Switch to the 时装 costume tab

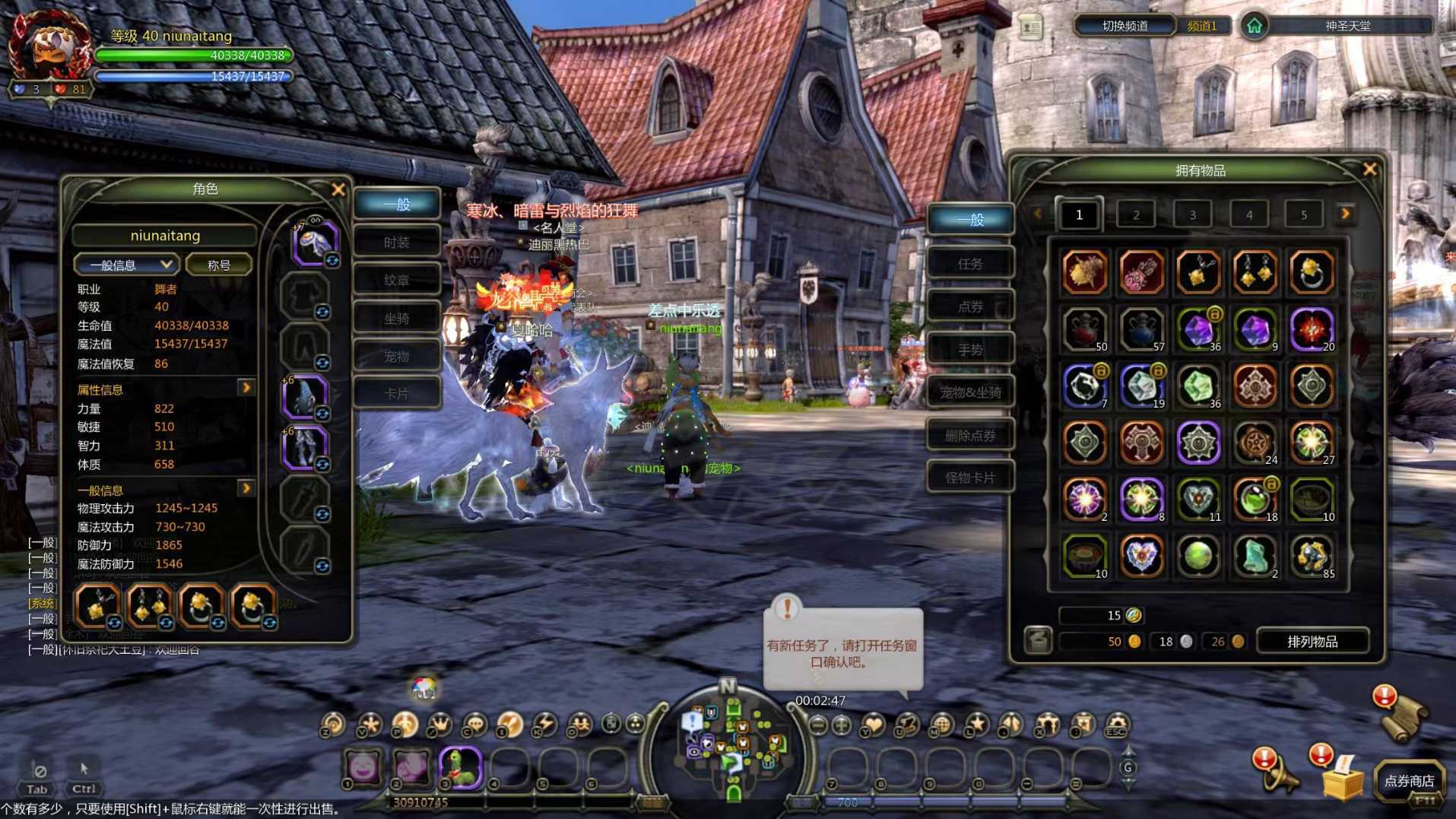tap(396, 243)
